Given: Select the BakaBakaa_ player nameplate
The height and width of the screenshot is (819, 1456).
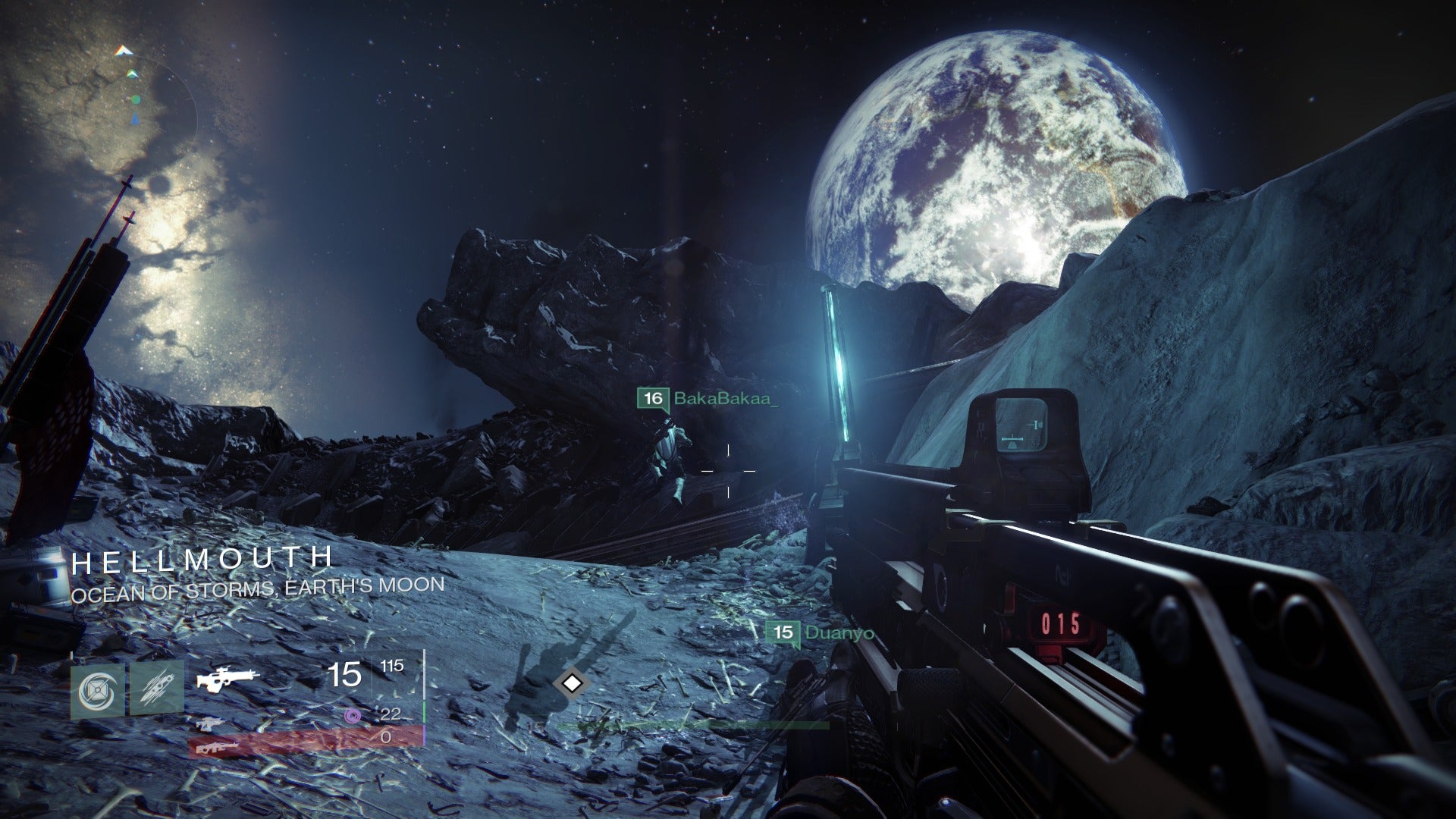Looking at the screenshot, I should [x=708, y=398].
